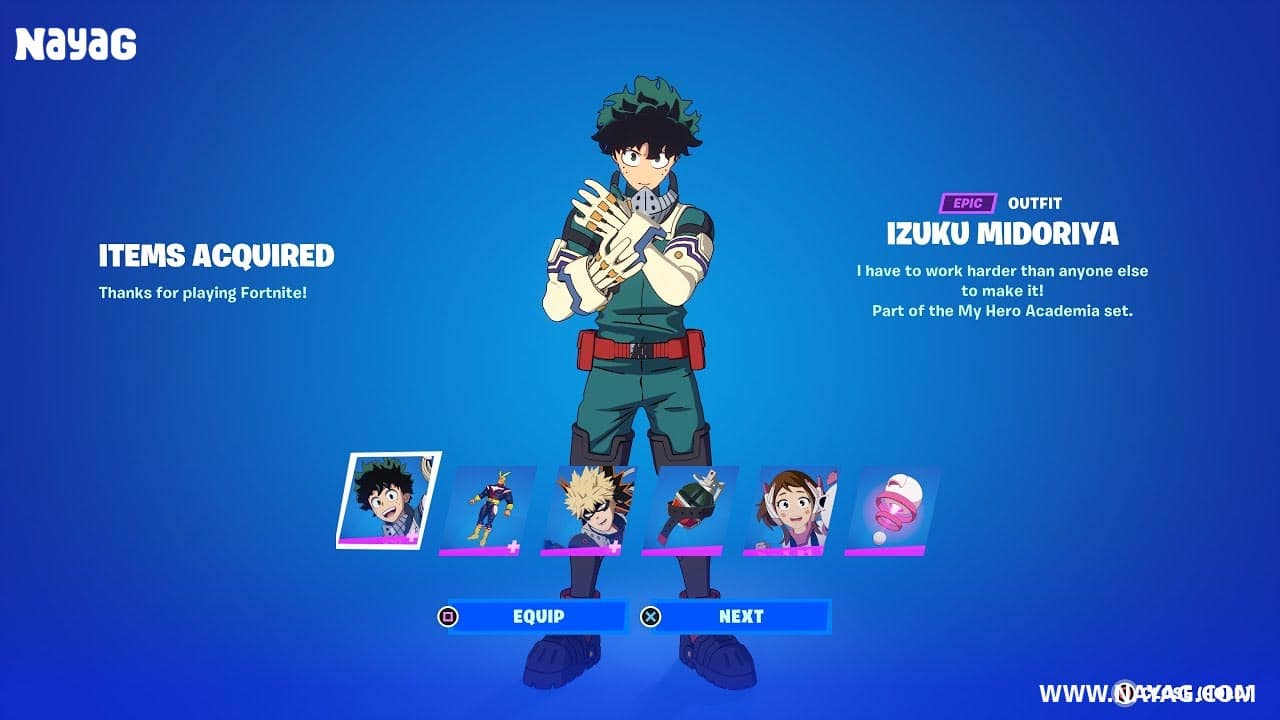Choose the pink capsule item tile
The image size is (1280, 720).
tap(892, 510)
